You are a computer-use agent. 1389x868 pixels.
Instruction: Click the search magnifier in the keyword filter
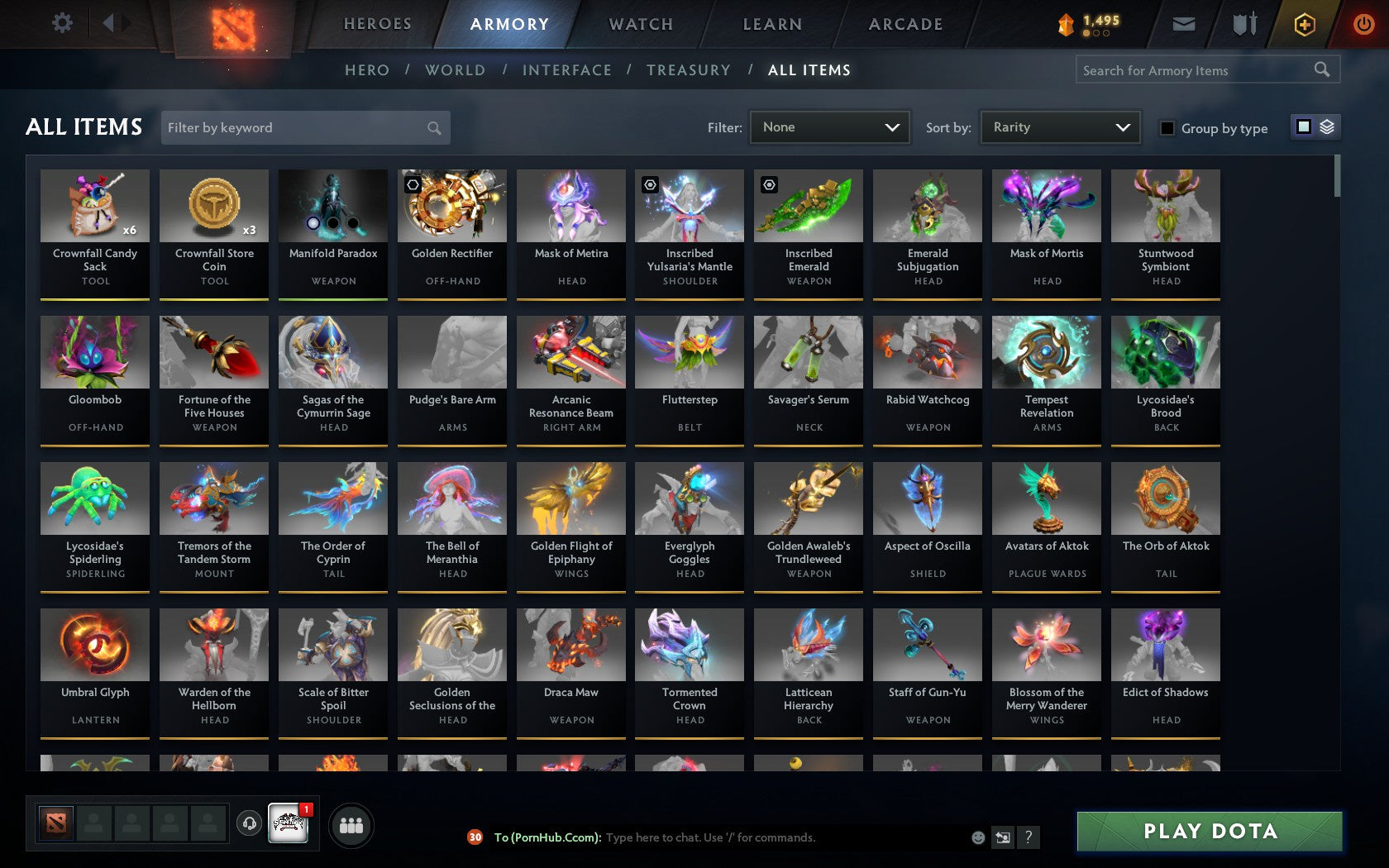pyautogui.click(x=433, y=127)
